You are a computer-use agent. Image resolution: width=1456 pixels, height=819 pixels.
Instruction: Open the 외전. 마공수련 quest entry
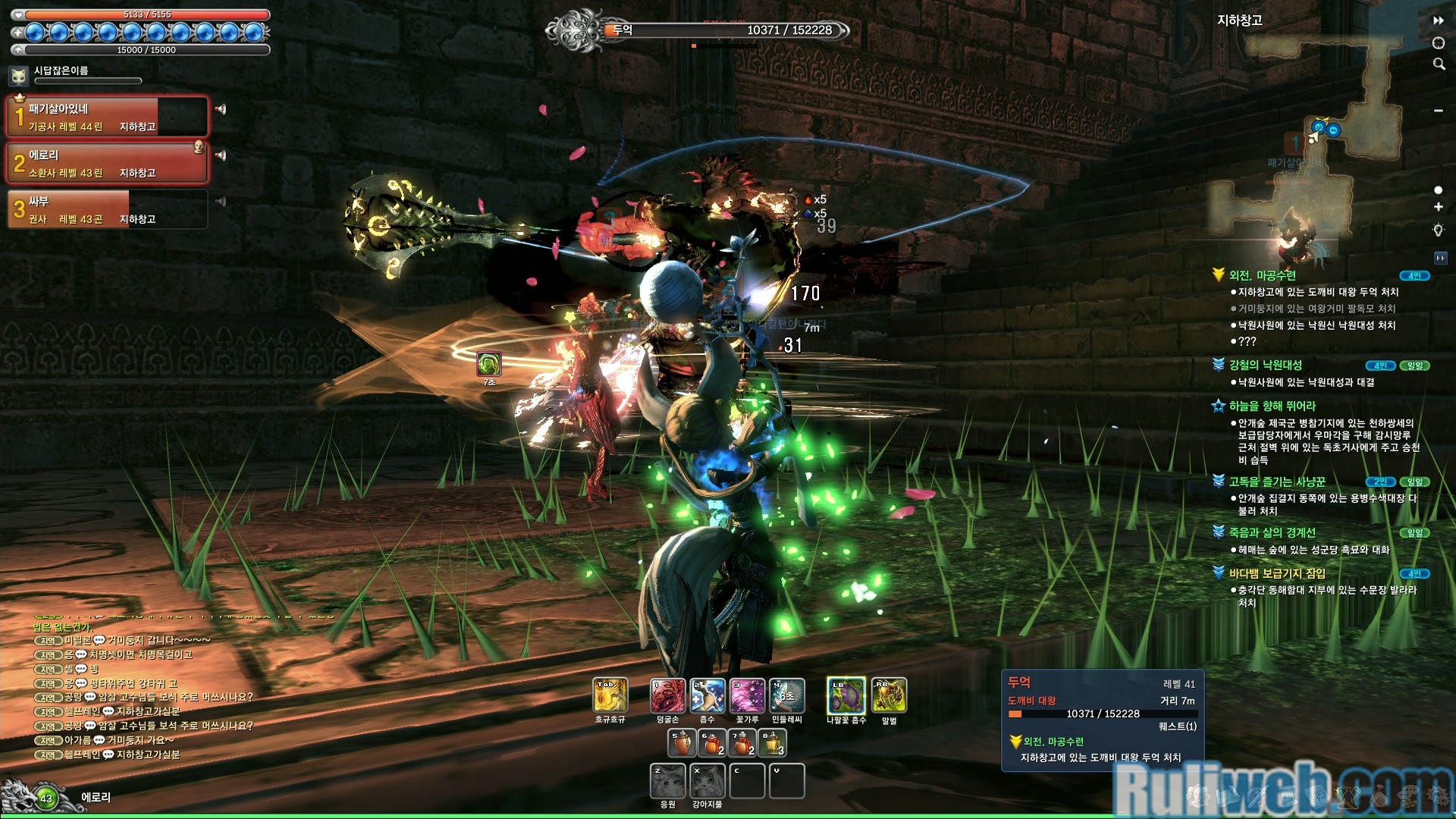click(1262, 275)
